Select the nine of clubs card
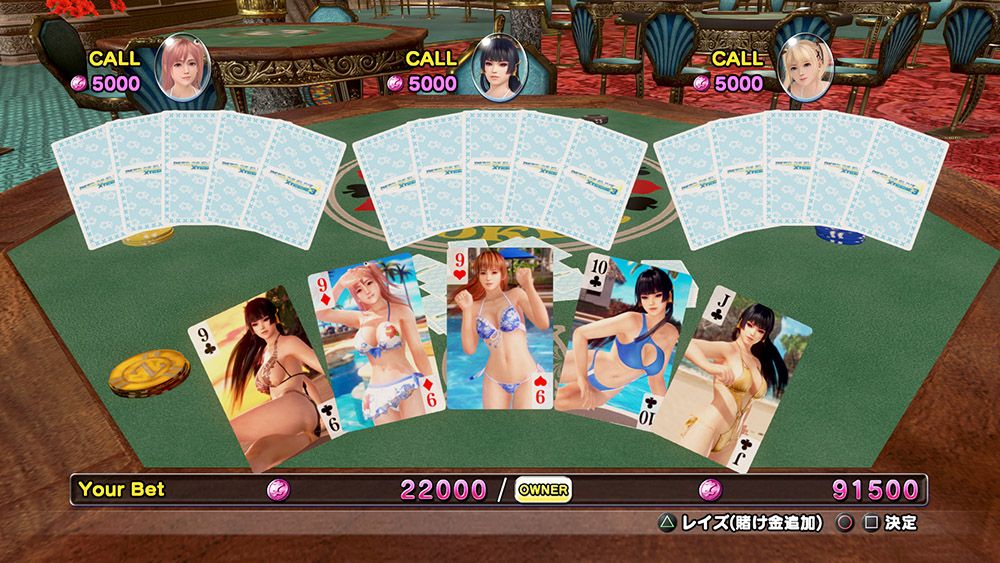 260,380
